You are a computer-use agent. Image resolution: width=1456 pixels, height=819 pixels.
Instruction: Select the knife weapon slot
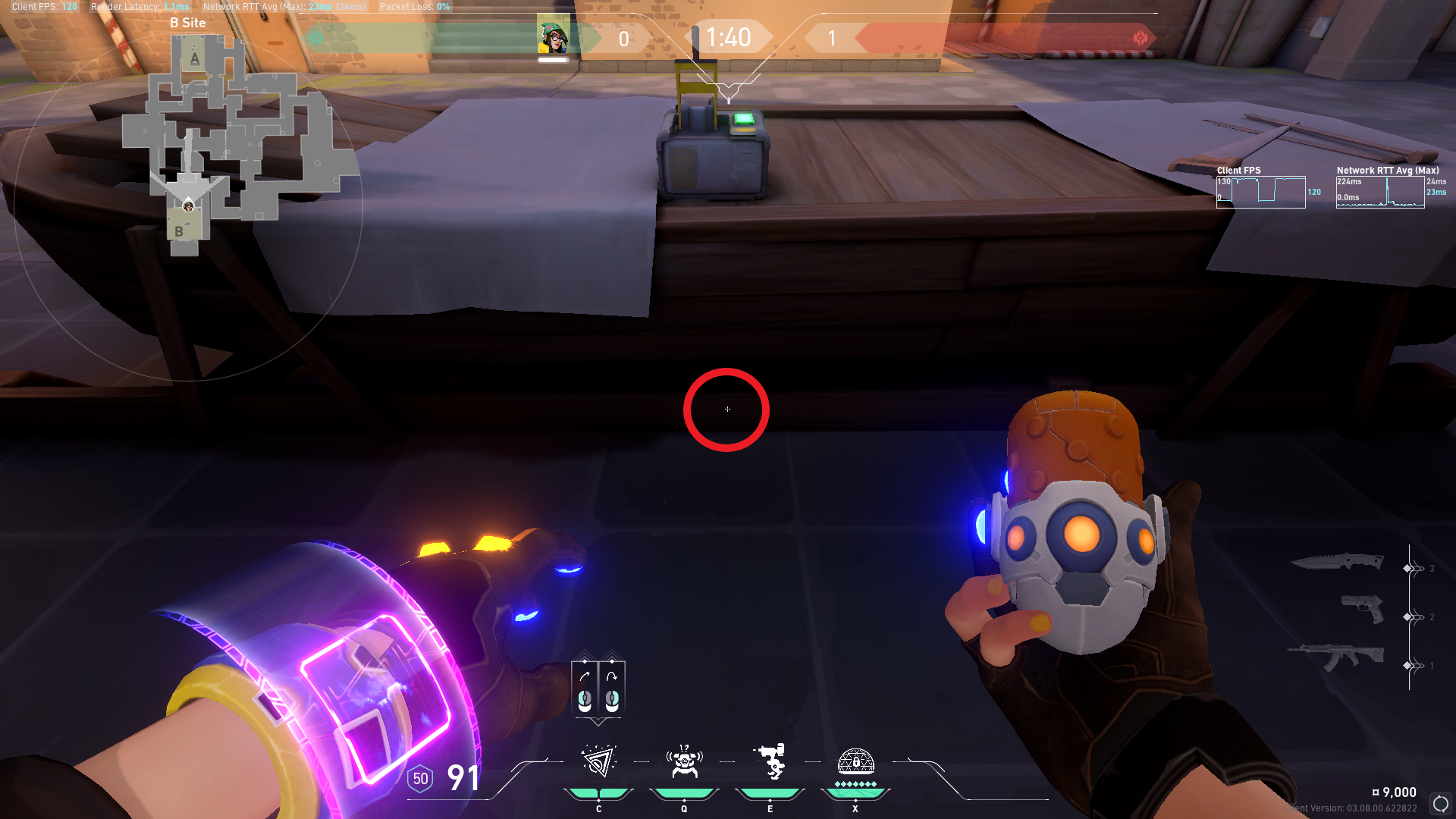point(1338,562)
